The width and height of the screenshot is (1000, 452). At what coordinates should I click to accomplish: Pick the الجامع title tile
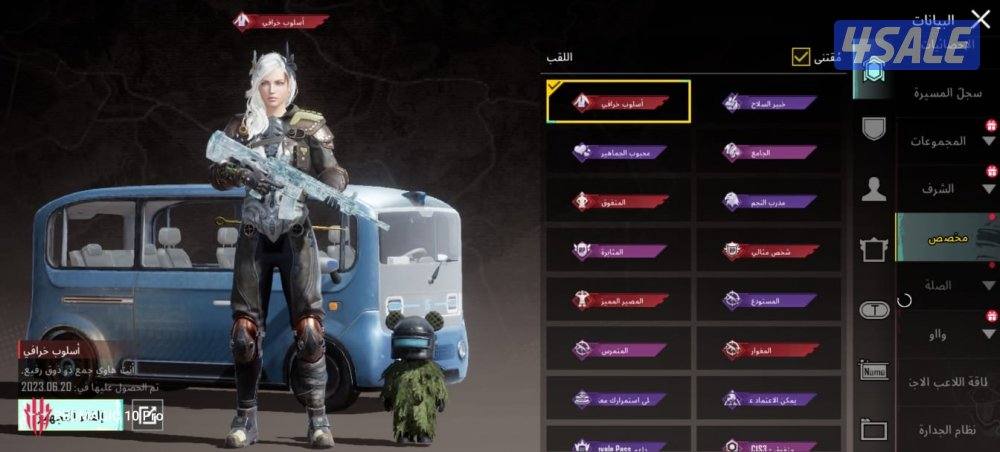coord(769,152)
